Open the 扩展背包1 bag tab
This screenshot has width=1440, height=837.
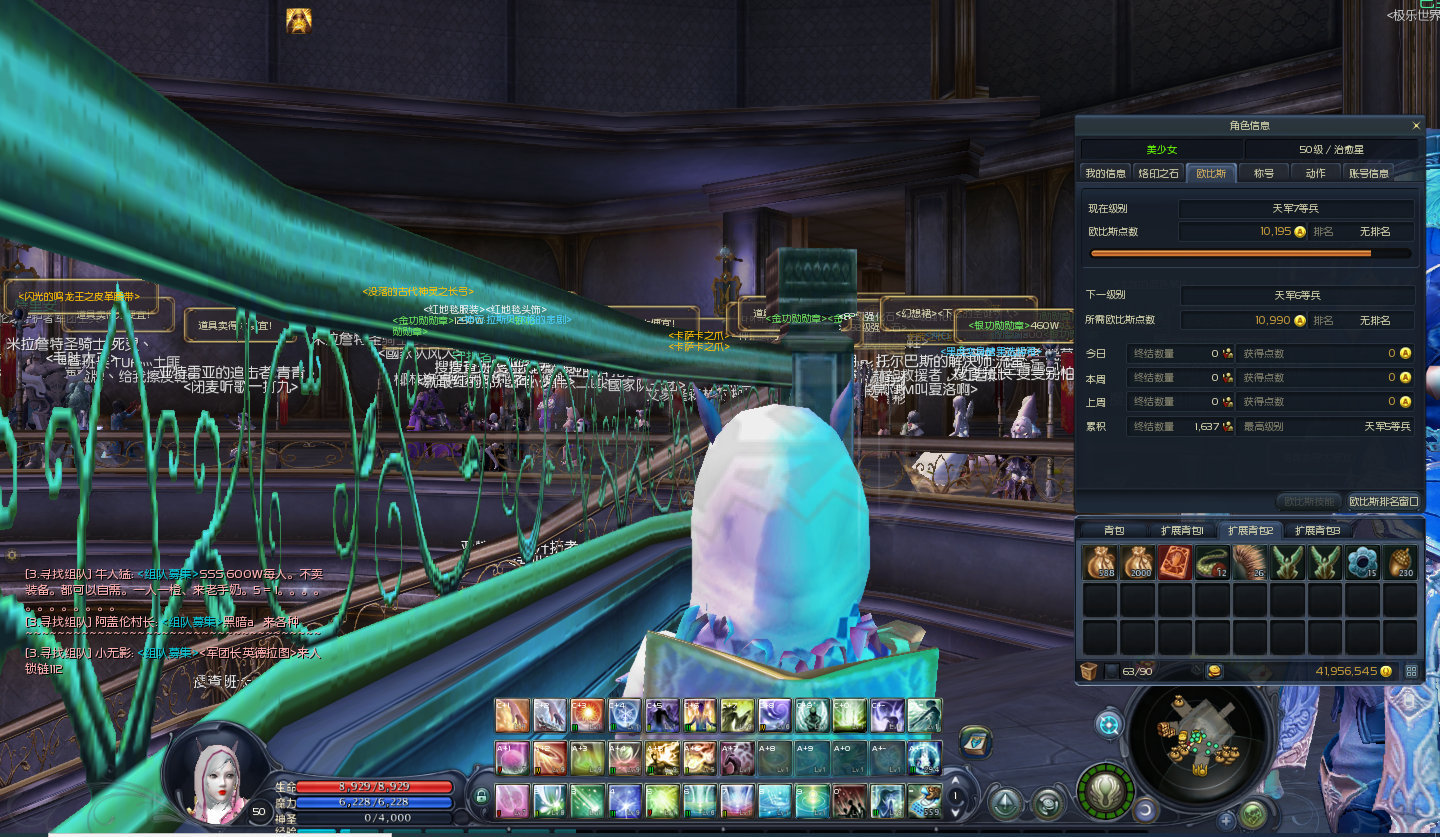tap(1181, 530)
